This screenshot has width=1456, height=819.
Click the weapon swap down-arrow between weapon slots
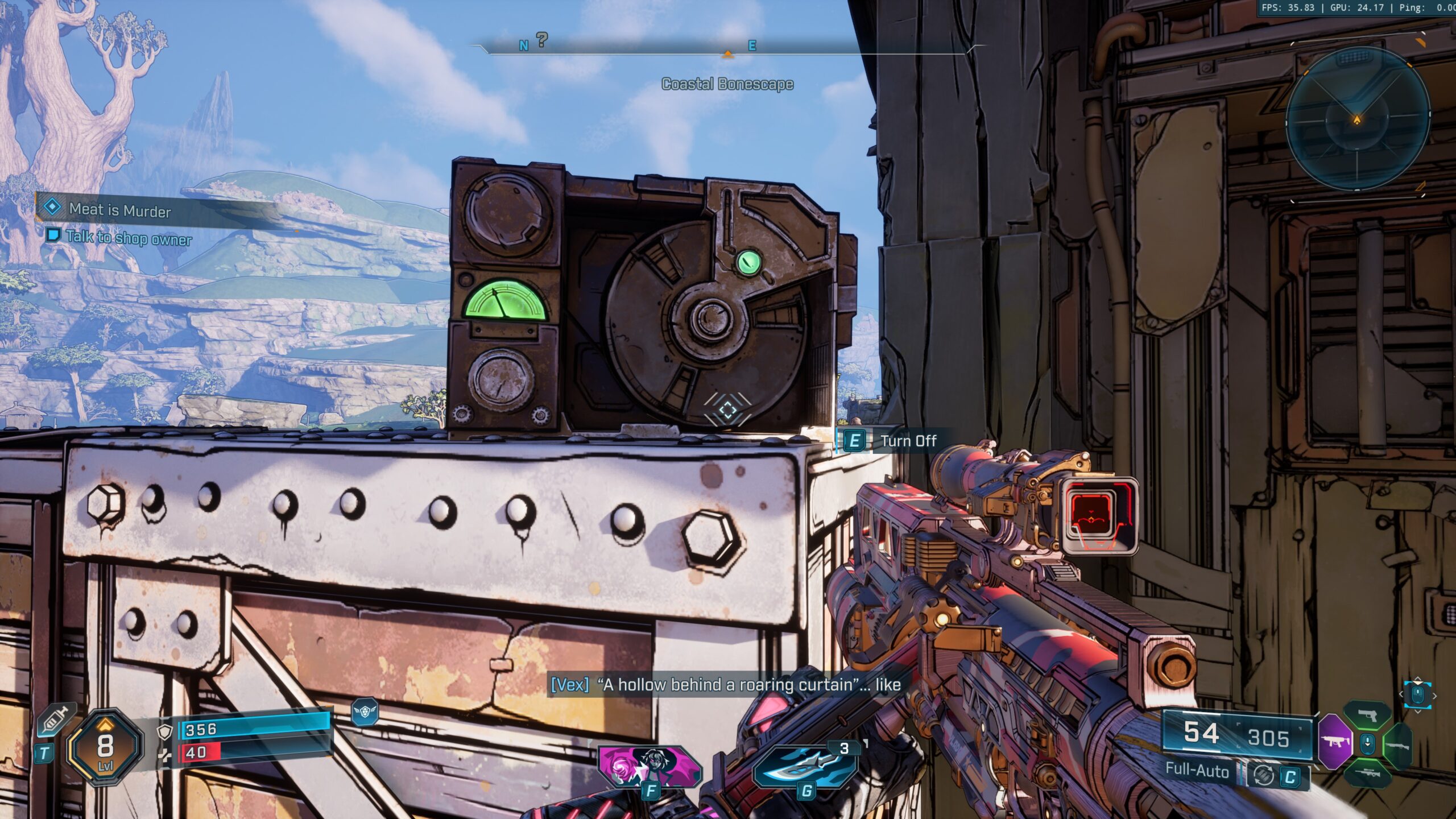[x=1367, y=744]
